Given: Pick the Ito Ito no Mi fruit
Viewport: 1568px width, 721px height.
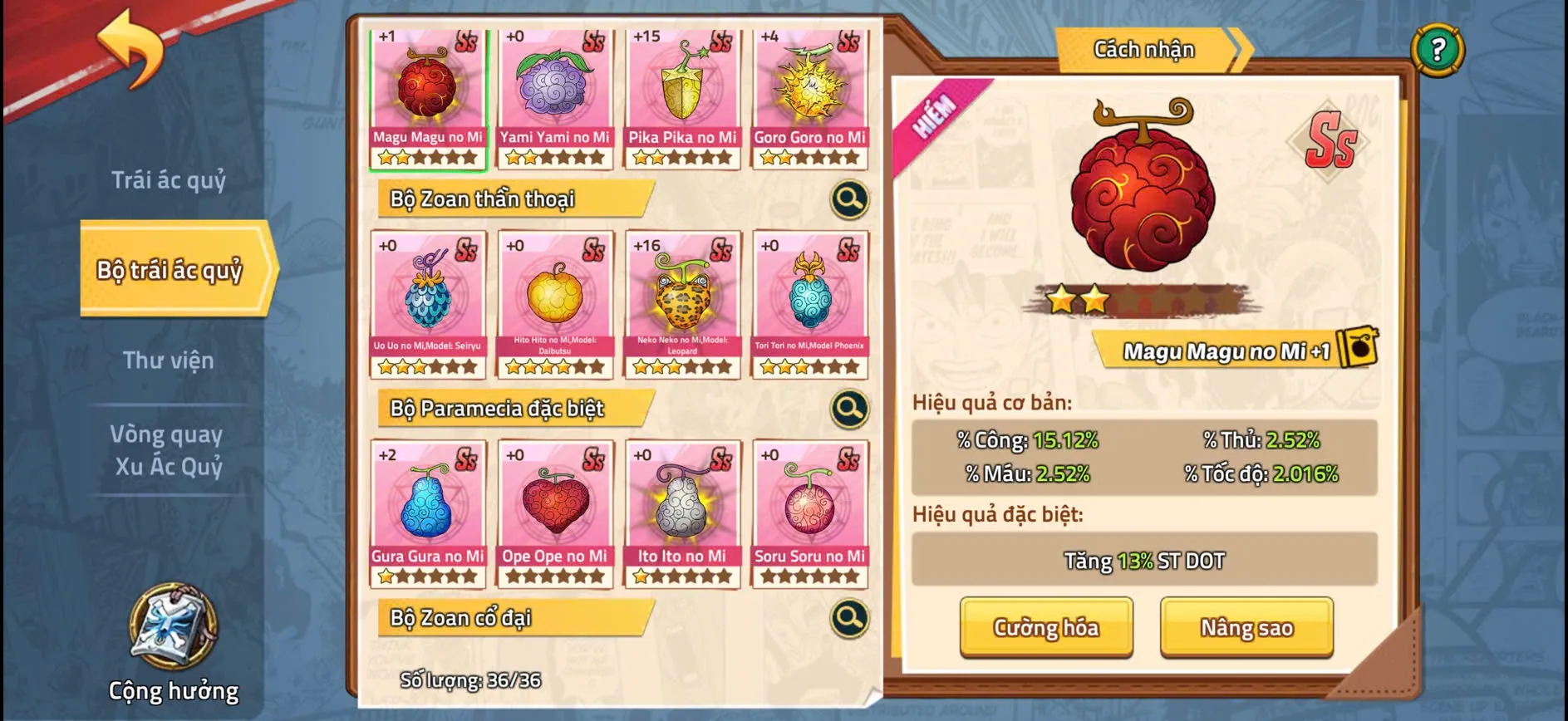Looking at the screenshot, I should tap(682, 513).
